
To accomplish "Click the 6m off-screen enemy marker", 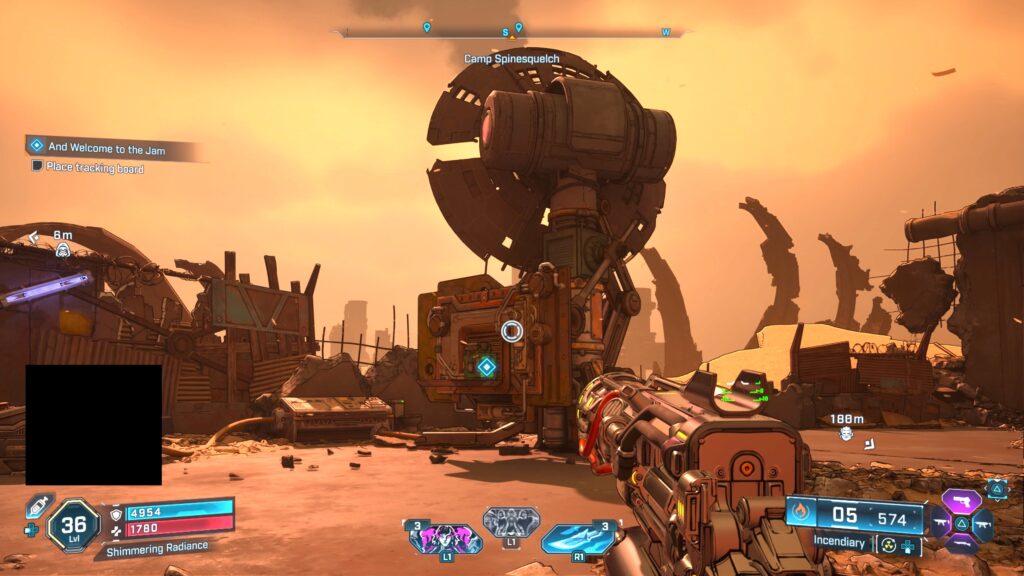I will 62,249.
